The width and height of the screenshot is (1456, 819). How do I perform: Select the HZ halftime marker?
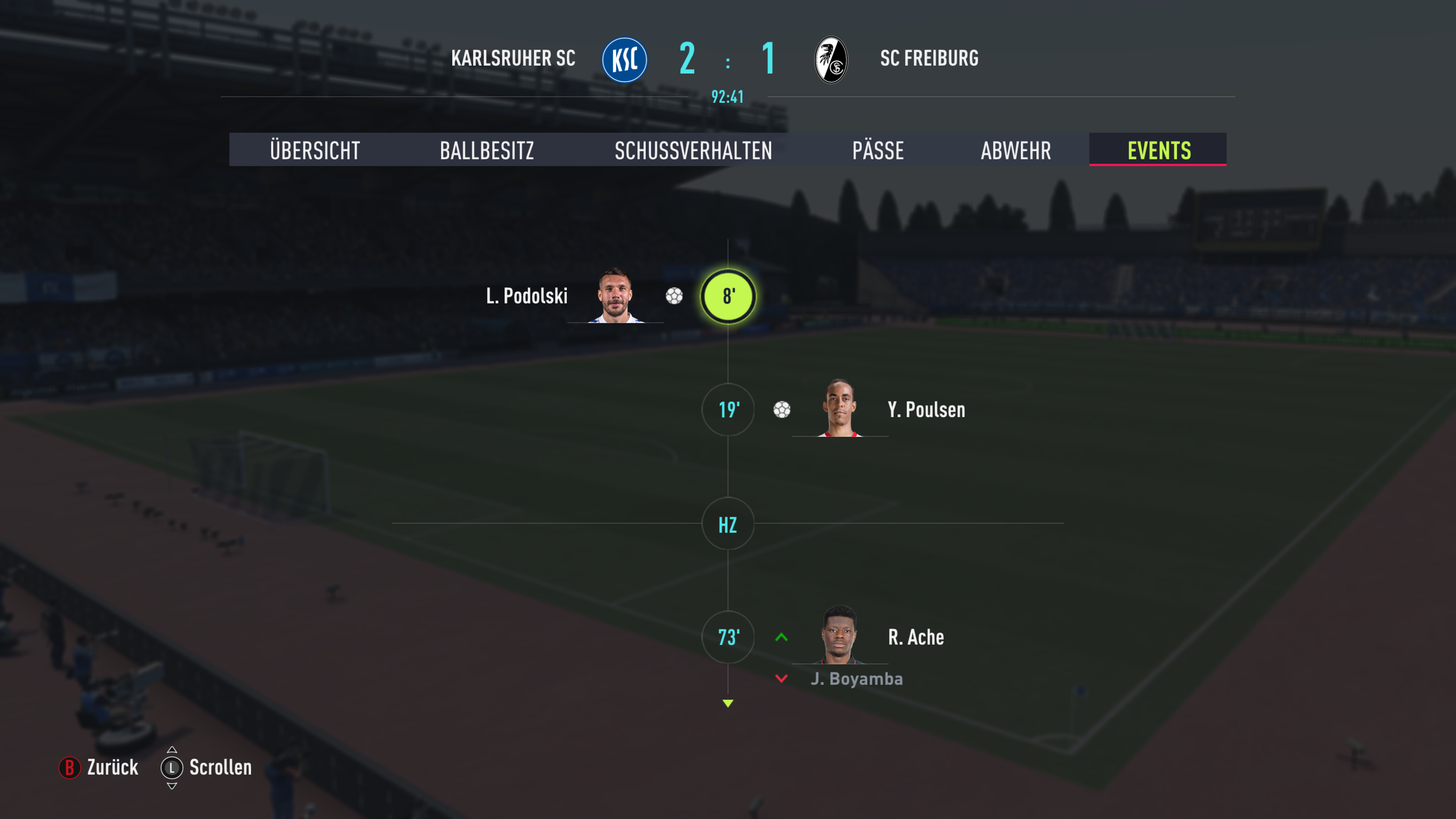coord(728,524)
